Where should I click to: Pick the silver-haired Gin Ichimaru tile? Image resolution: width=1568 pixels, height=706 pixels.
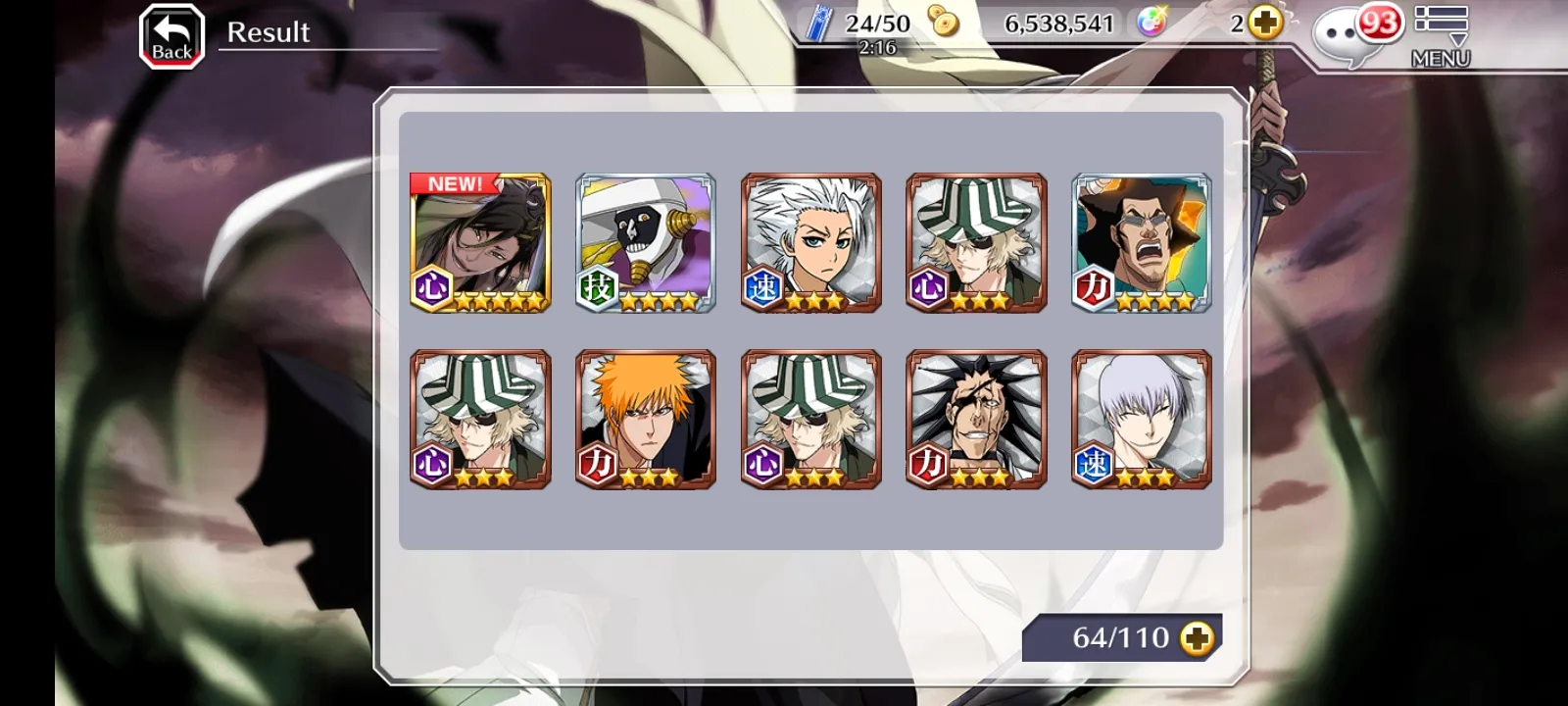(1142, 420)
